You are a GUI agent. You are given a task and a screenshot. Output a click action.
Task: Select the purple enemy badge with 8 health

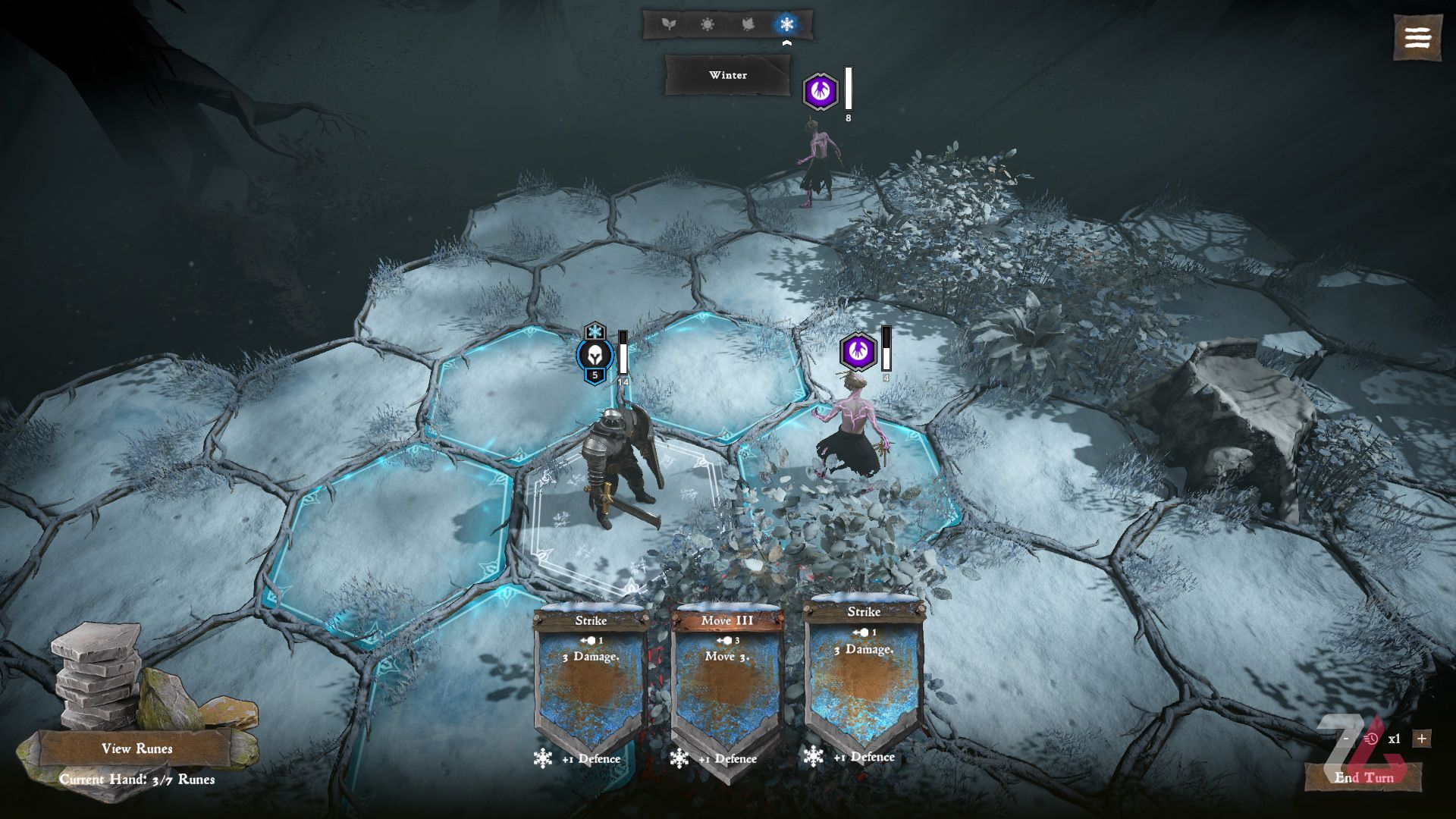pos(821,92)
